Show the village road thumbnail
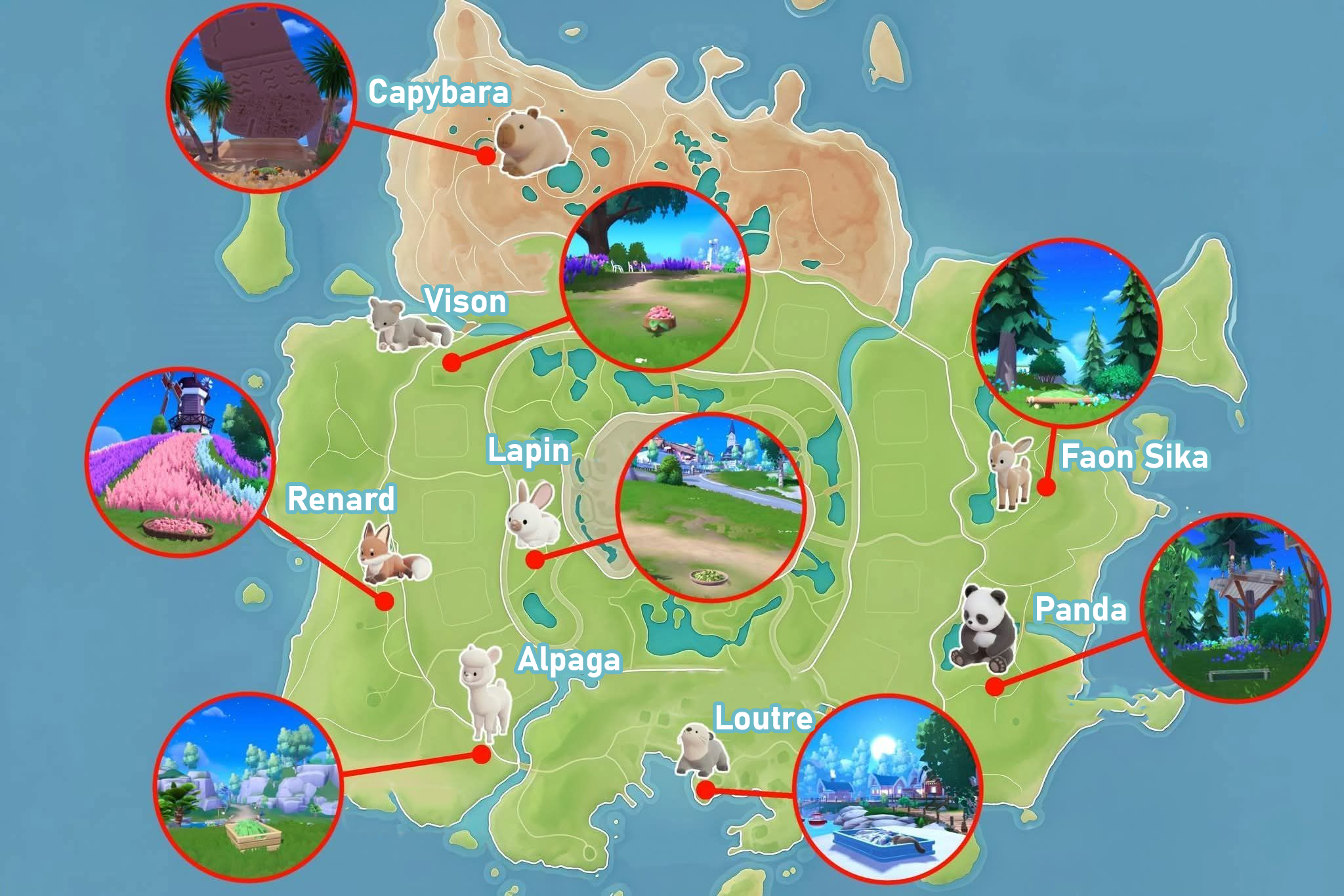The height and width of the screenshot is (896, 1344). 711,506
